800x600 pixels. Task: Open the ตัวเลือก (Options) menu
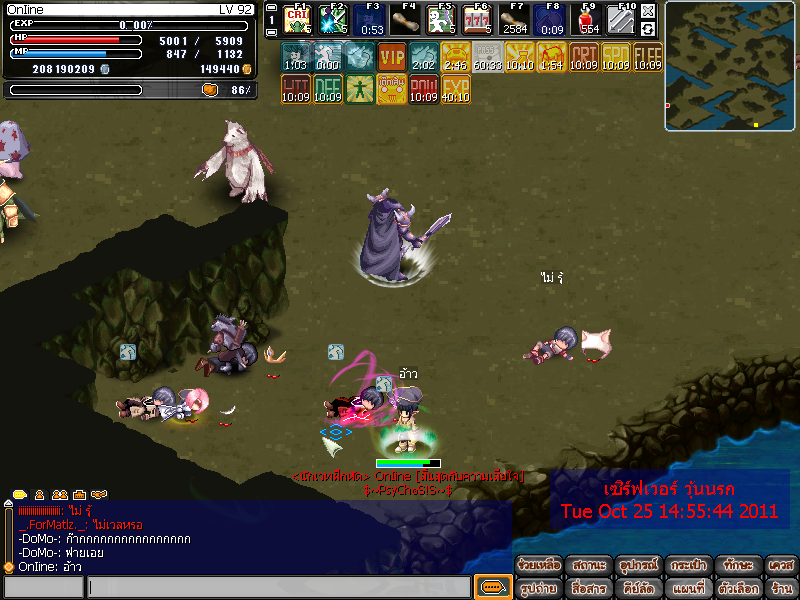tap(737, 588)
